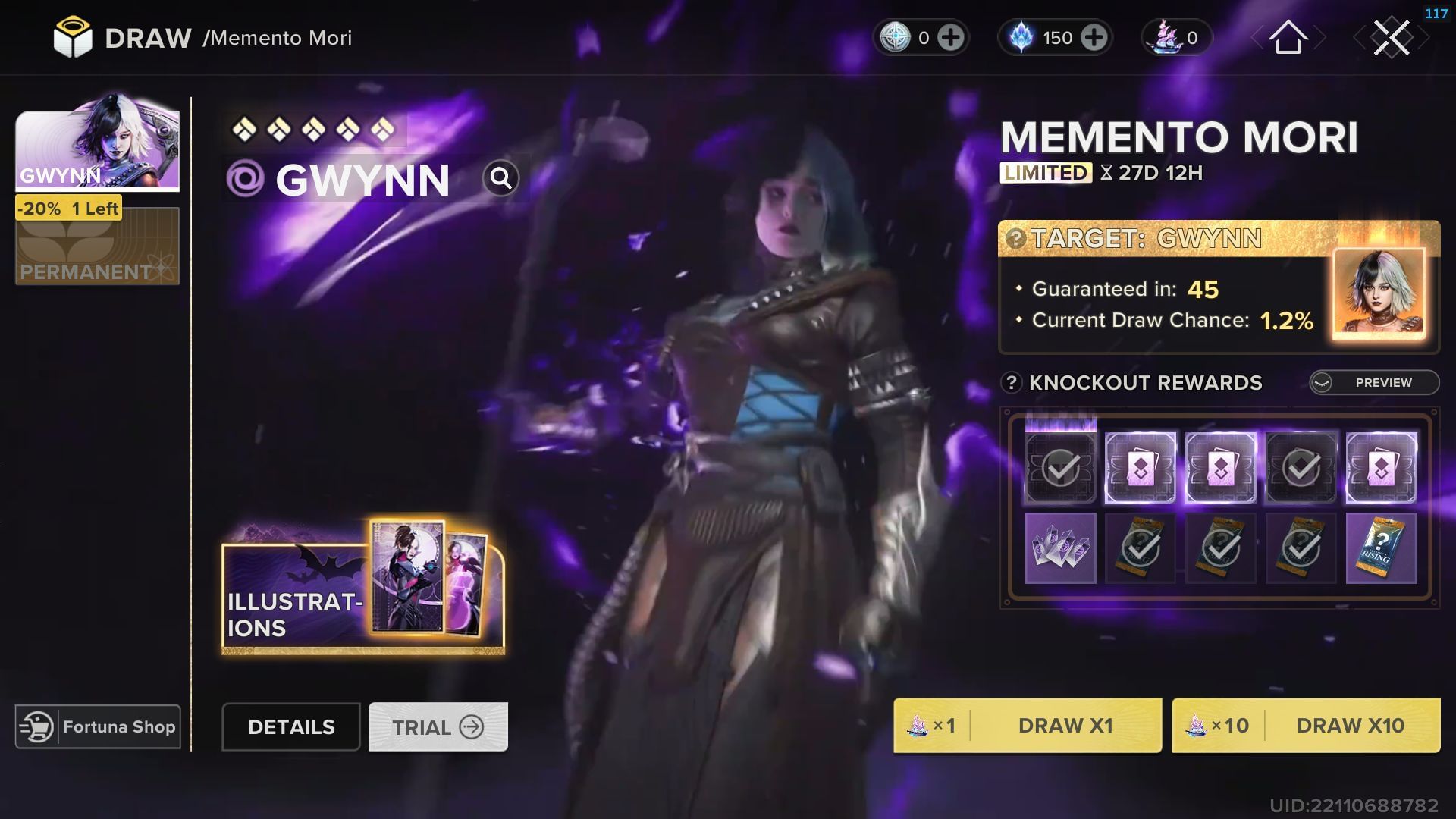Viewport: 1456px width, 819px height.
Task: Select the GWYNN banner in the sidebar
Action: pyautogui.click(x=97, y=148)
